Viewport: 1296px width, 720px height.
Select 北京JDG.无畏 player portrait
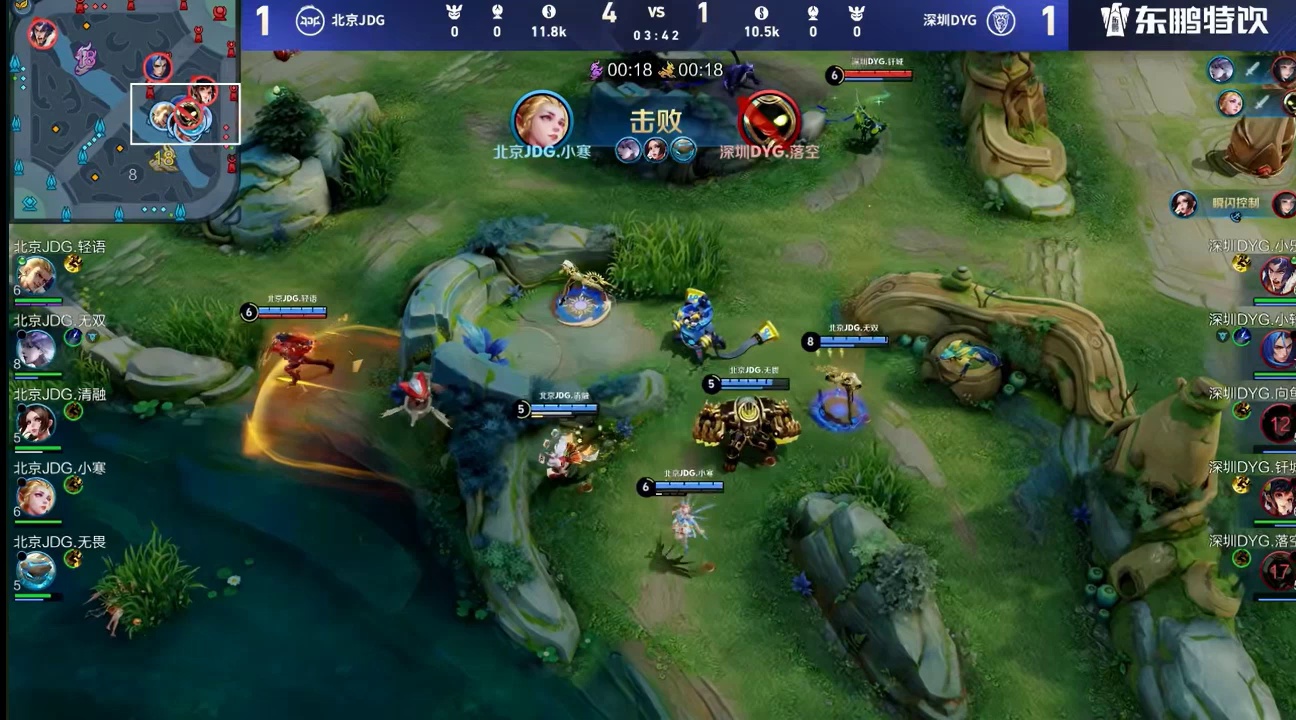coord(36,569)
